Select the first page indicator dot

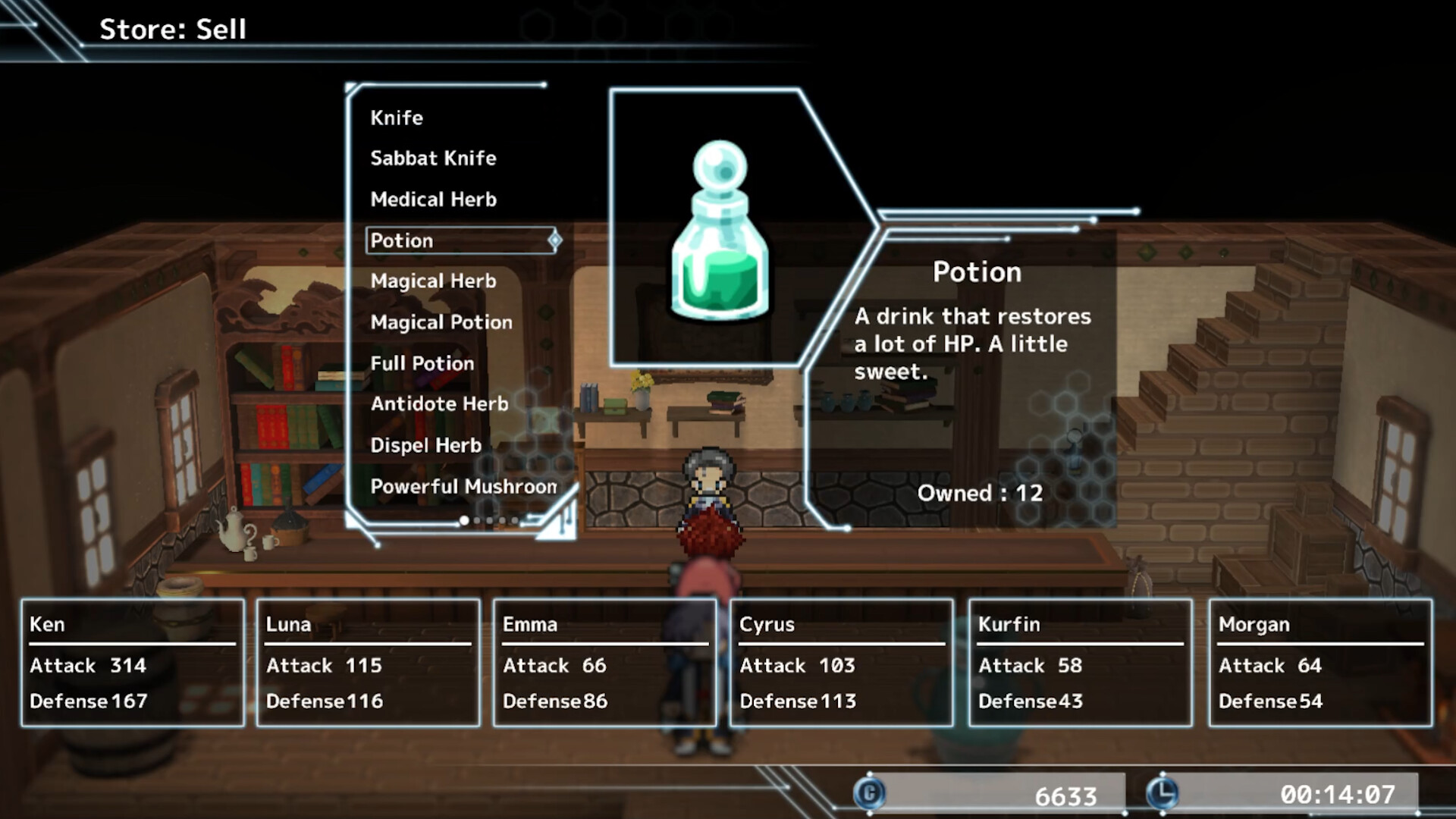tap(463, 520)
